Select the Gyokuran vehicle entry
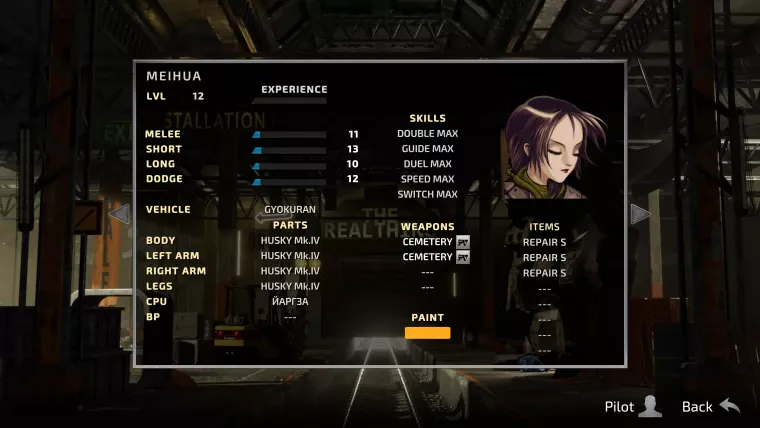 (x=290, y=210)
